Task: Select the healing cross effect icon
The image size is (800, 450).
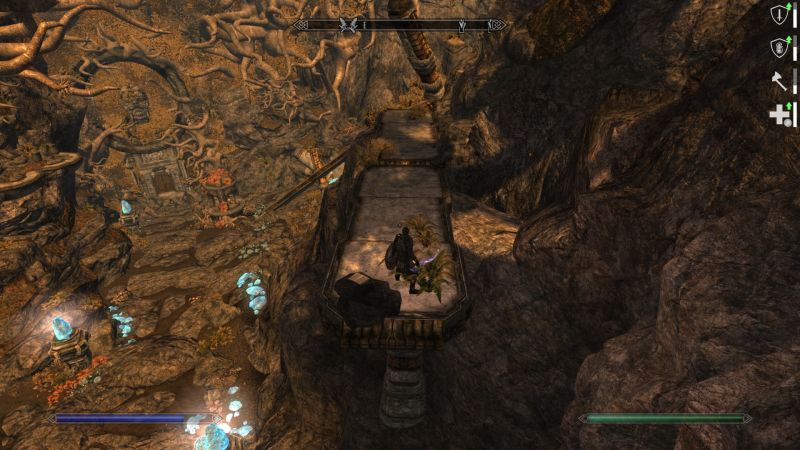Action: tap(779, 115)
